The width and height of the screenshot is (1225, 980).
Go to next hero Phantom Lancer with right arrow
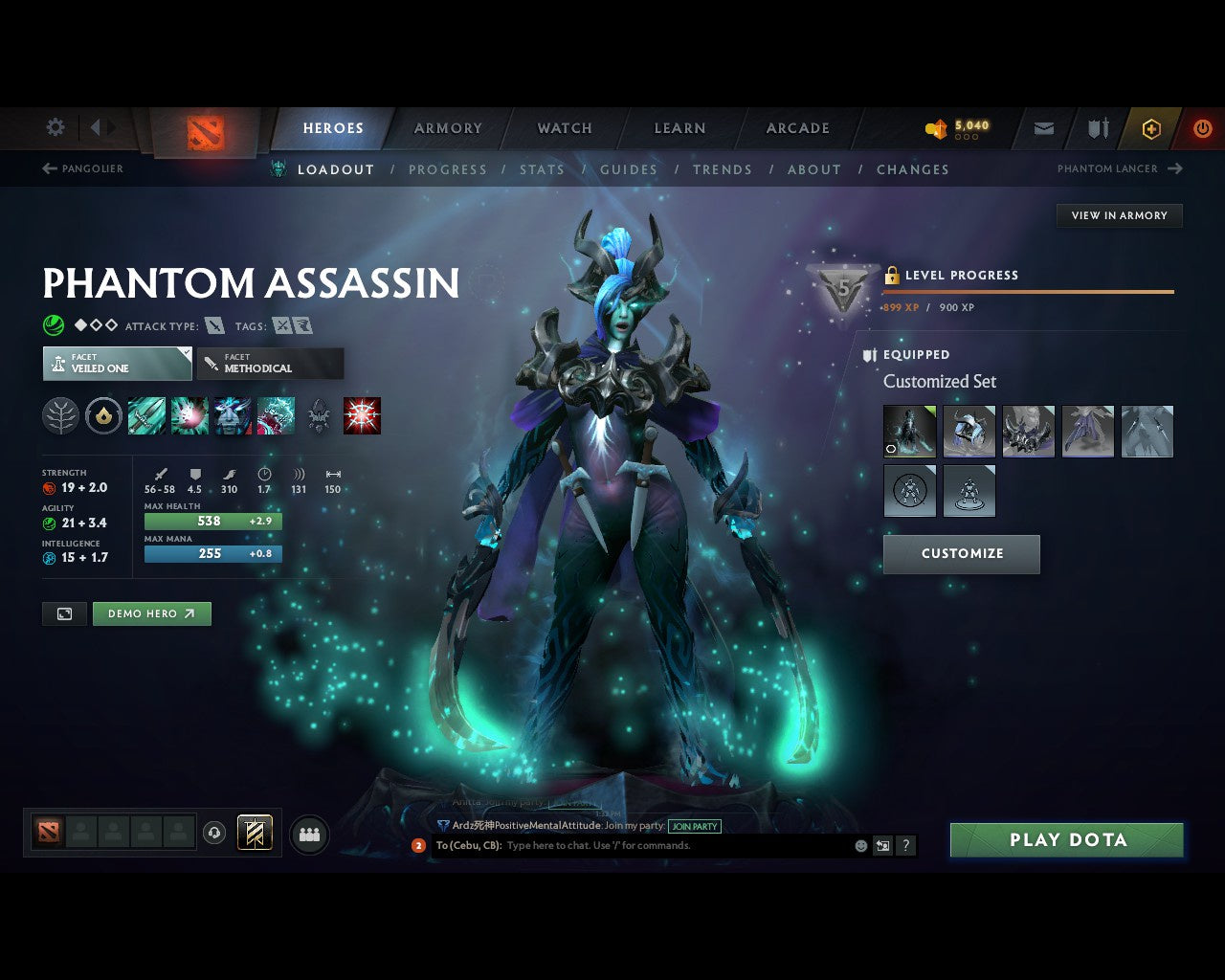coord(1174,168)
